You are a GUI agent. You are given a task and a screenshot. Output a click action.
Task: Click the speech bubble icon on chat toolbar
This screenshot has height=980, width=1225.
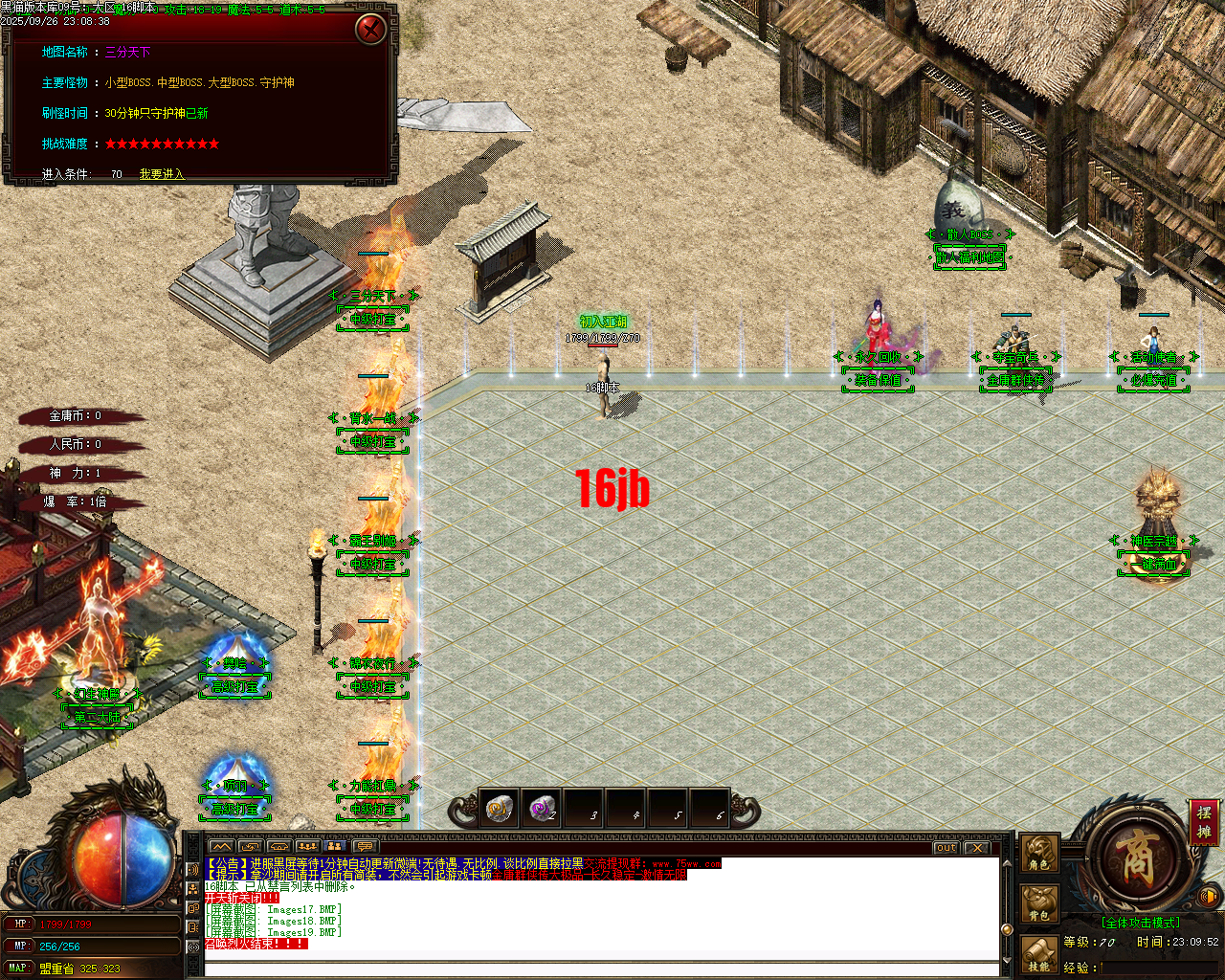tap(365, 846)
